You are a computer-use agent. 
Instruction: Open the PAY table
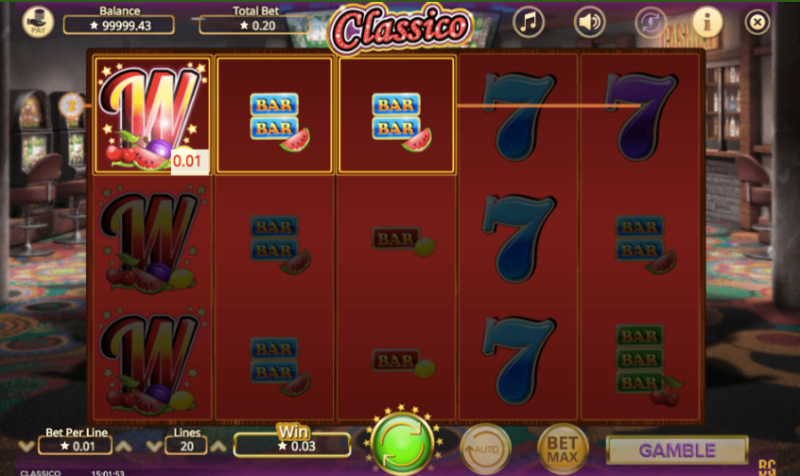tap(38, 21)
